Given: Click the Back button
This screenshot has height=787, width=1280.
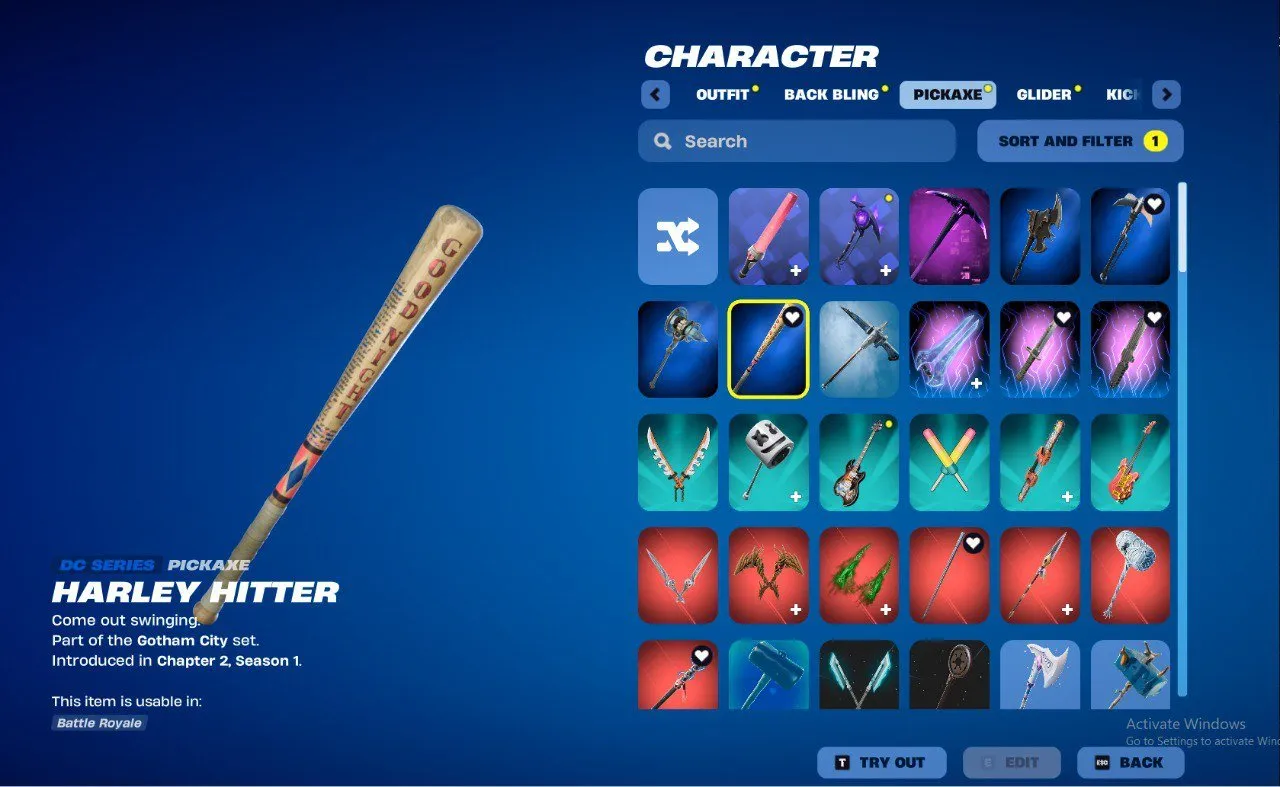Looking at the screenshot, I should pos(1131,762).
